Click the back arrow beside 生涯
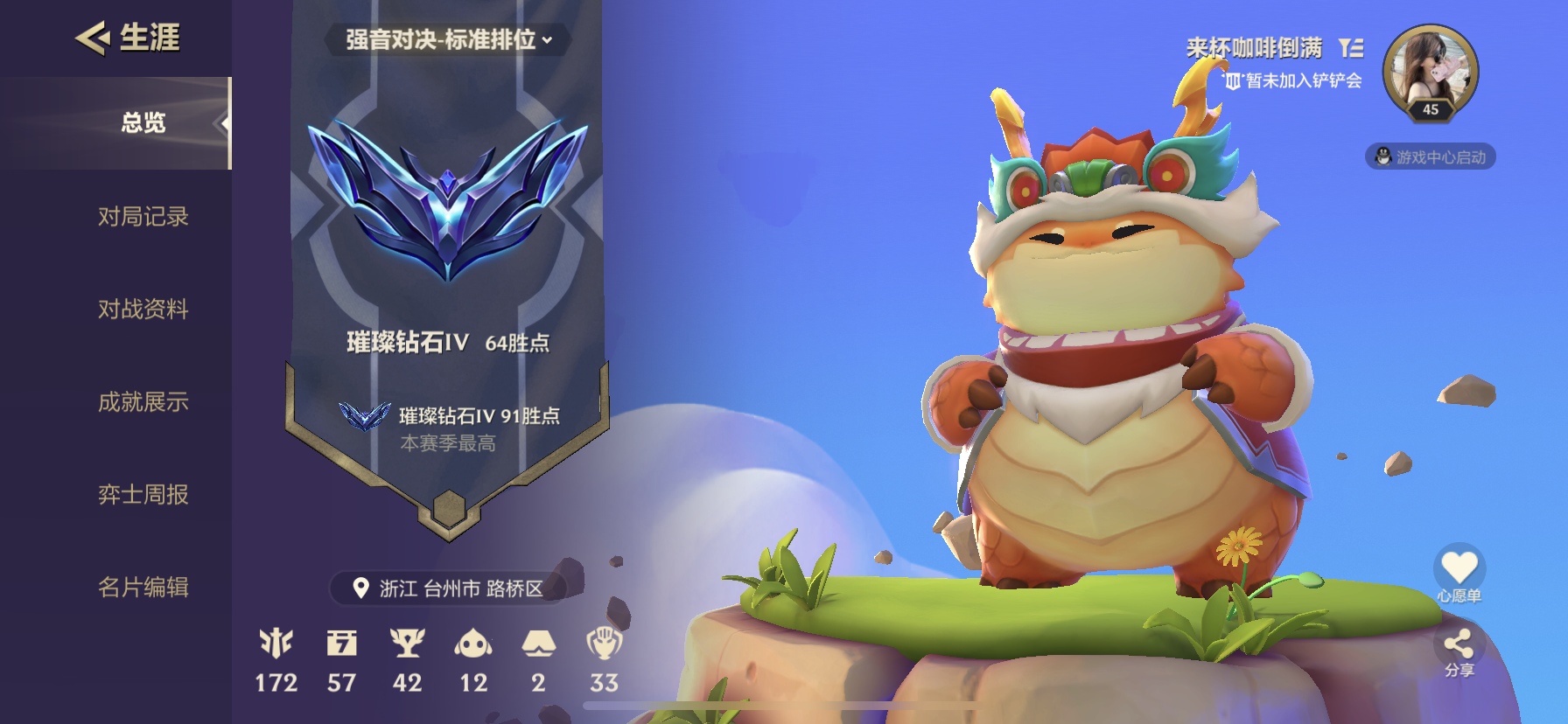Viewport: 1568px width, 724px height. [90, 38]
